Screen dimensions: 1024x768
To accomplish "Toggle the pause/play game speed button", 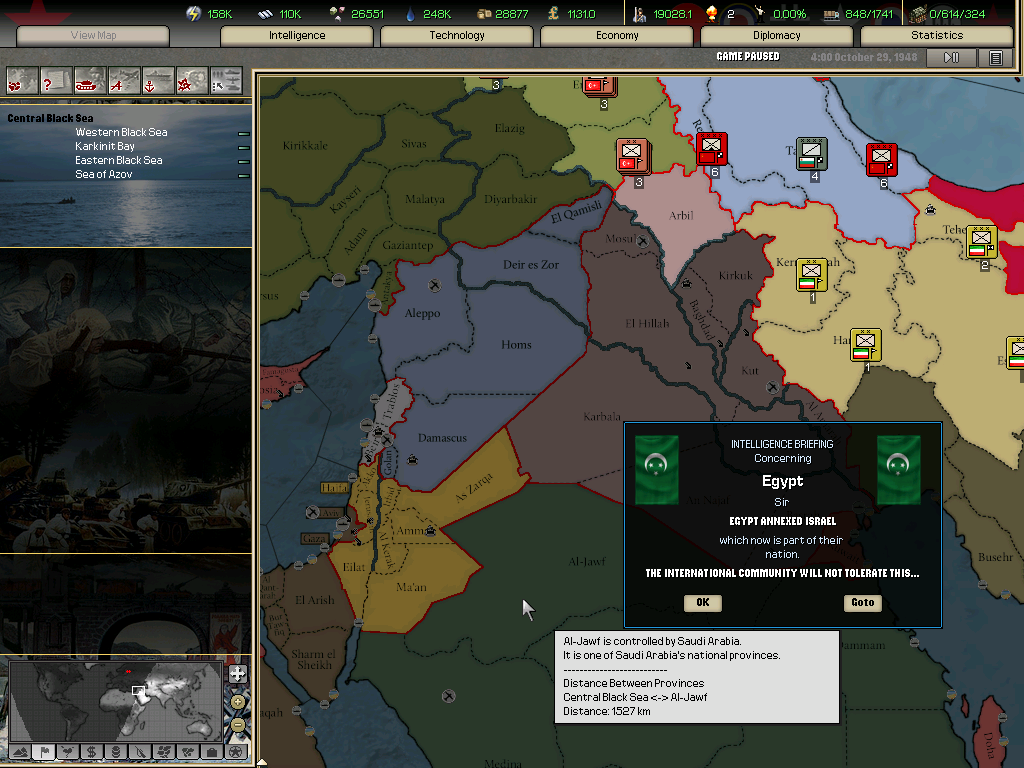I will pos(951,58).
